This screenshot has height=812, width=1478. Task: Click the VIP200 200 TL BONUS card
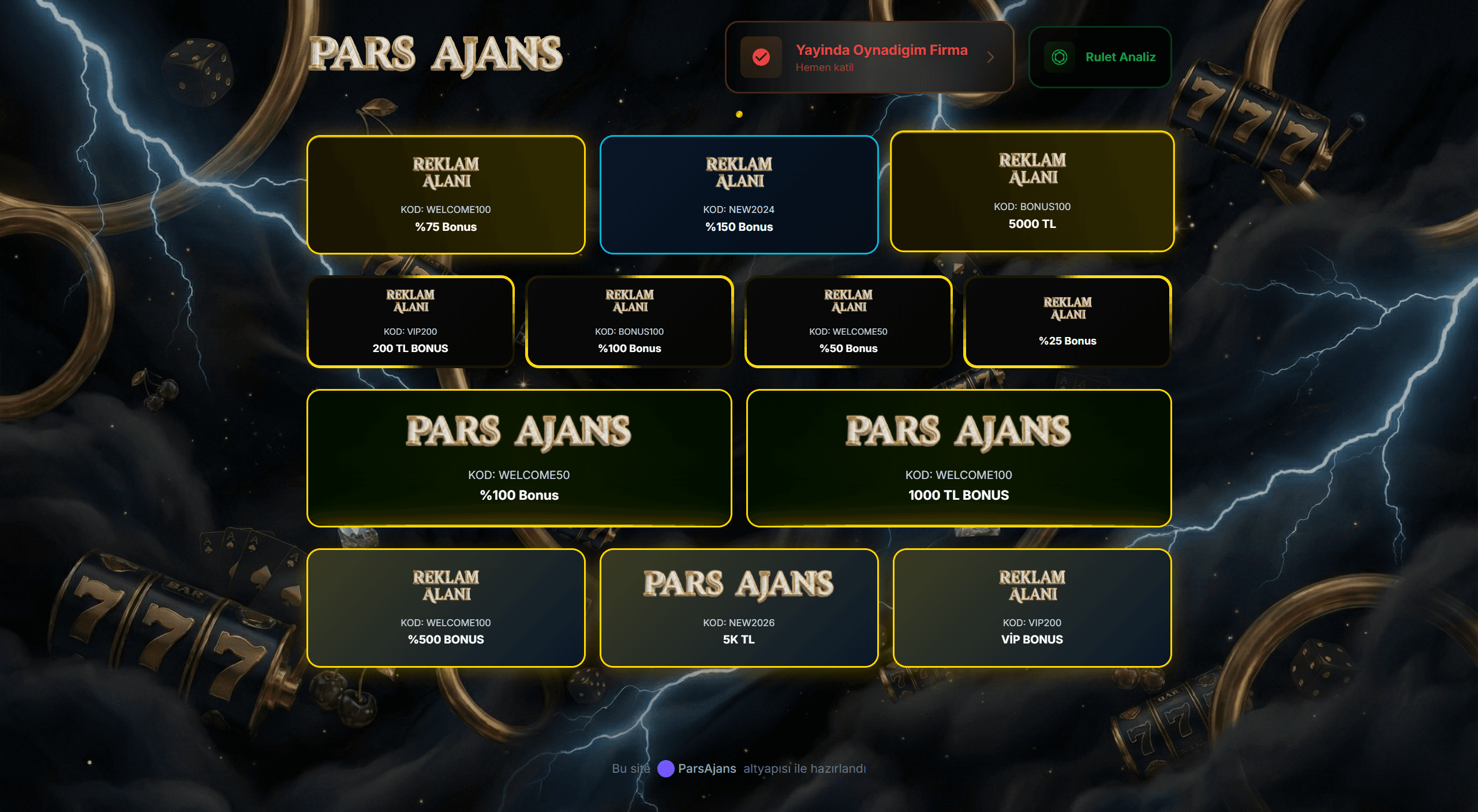coord(410,321)
